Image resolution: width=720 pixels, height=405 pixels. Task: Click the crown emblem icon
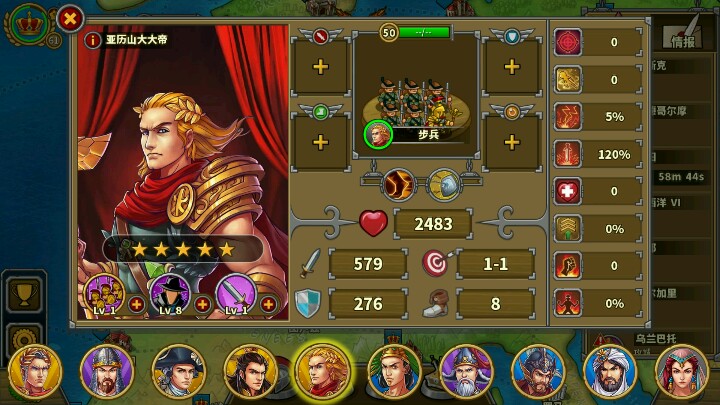[30, 22]
